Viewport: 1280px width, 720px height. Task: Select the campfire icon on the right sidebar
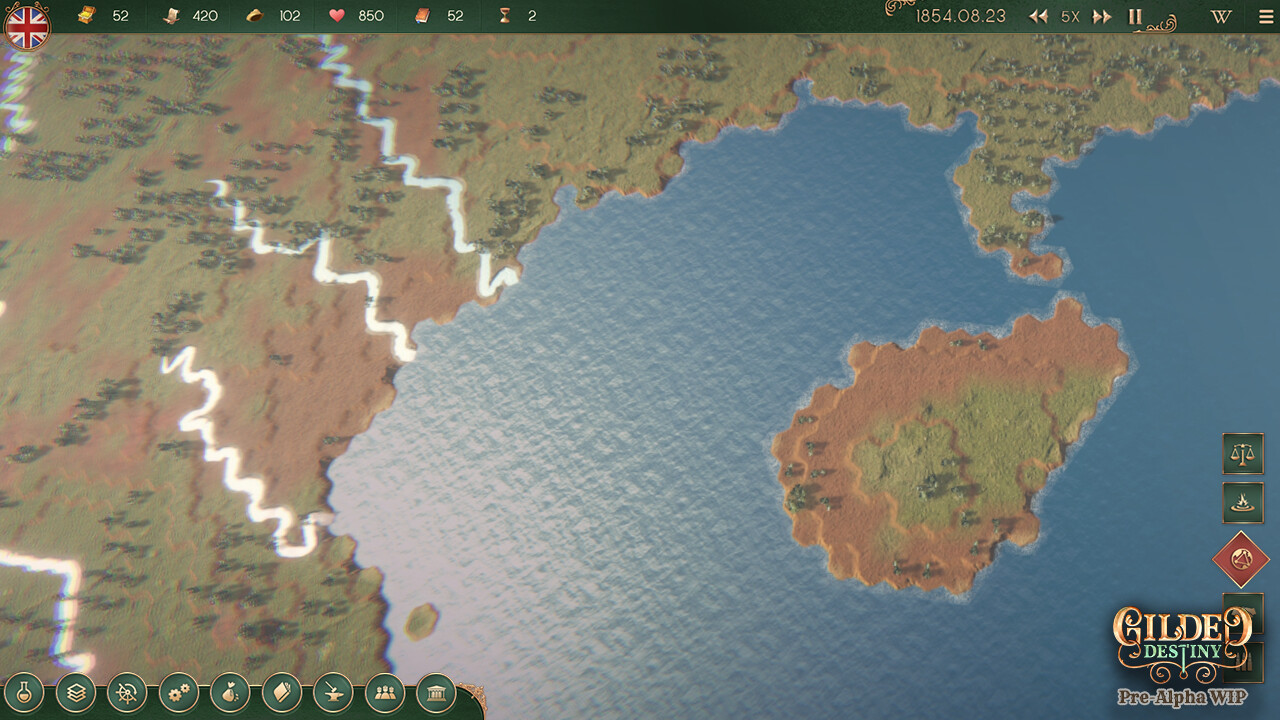pyautogui.click(x=1243, y=503)
